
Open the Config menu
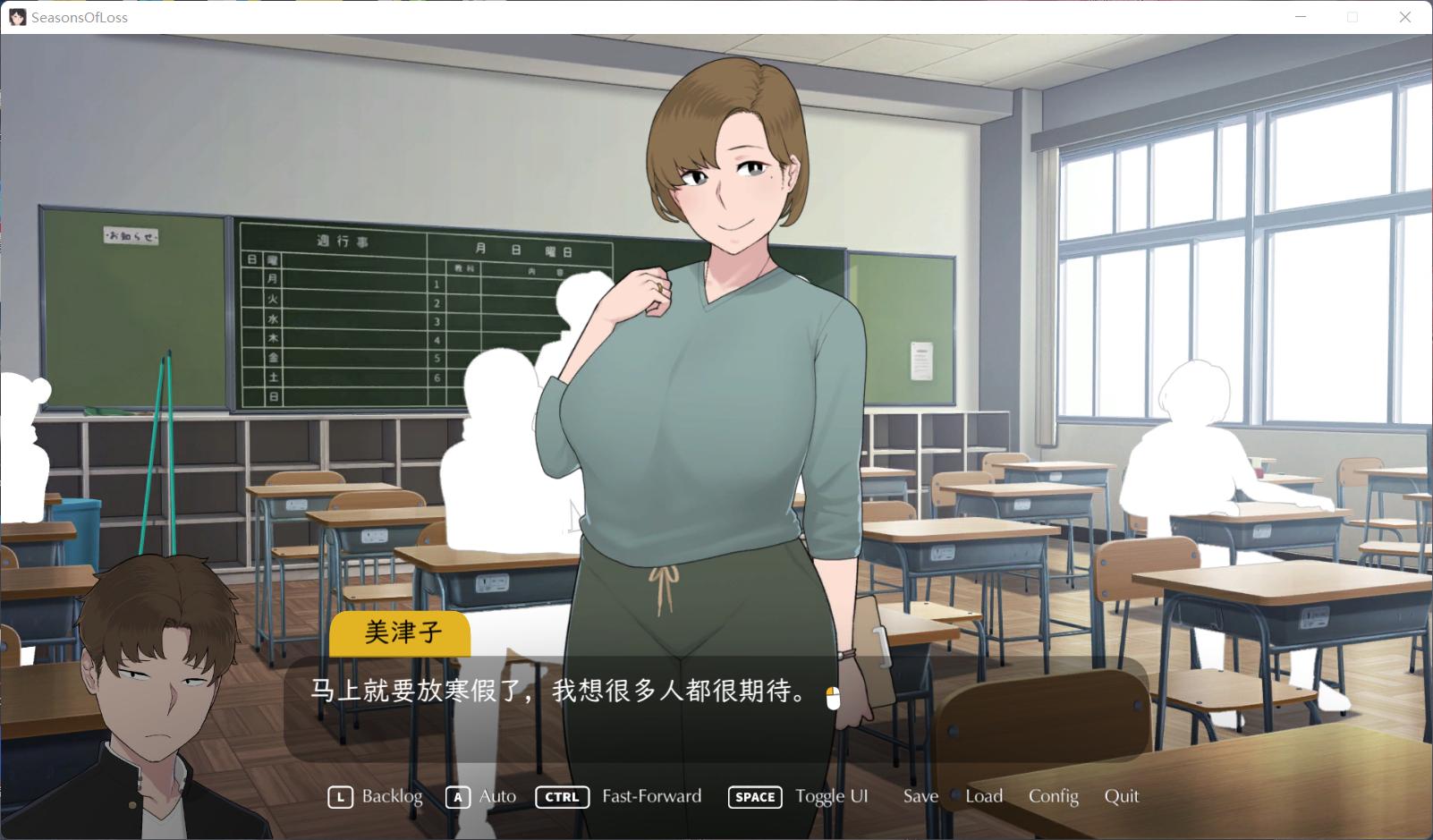(1054, 796)
